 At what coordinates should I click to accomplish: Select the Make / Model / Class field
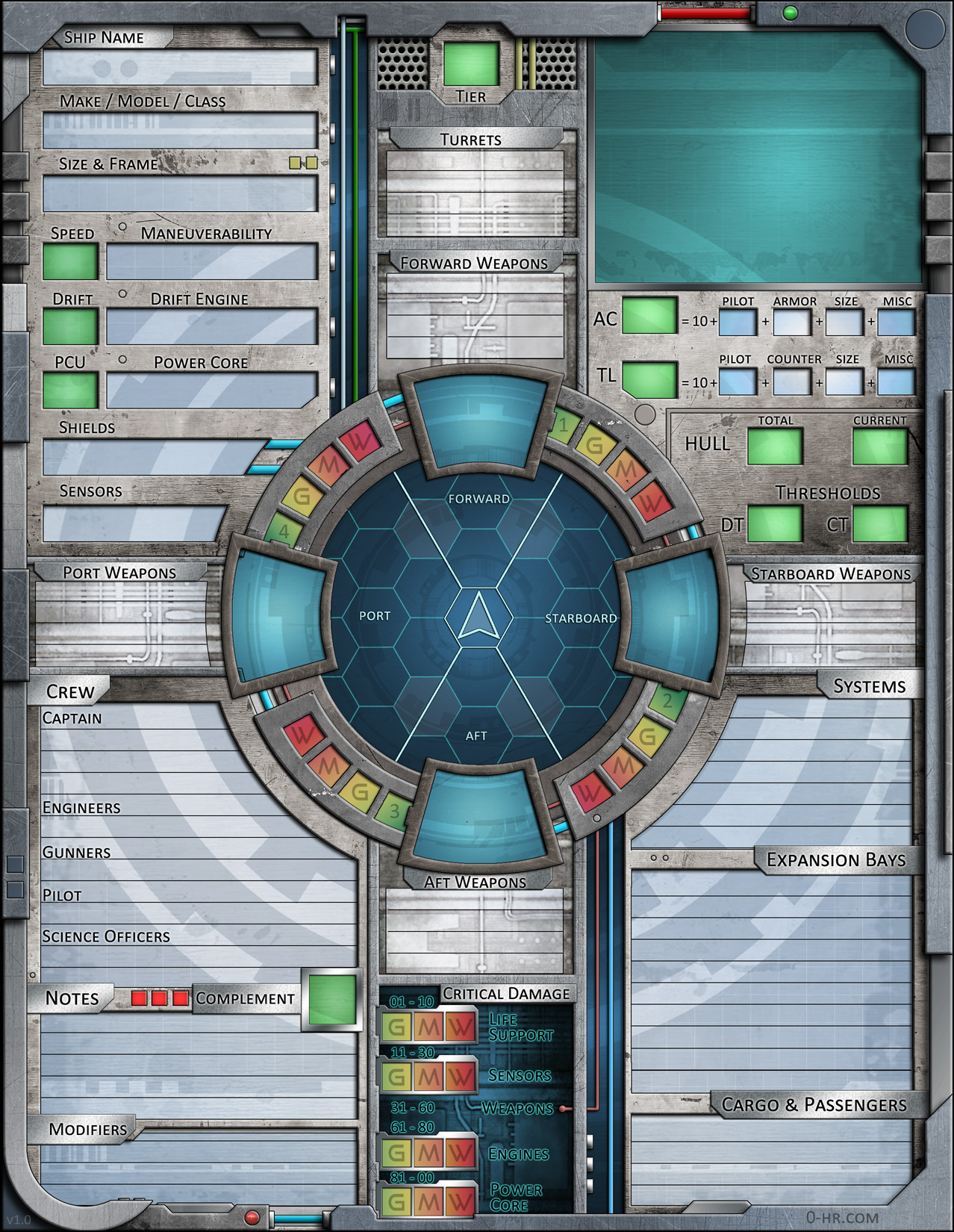click(180, 131)
